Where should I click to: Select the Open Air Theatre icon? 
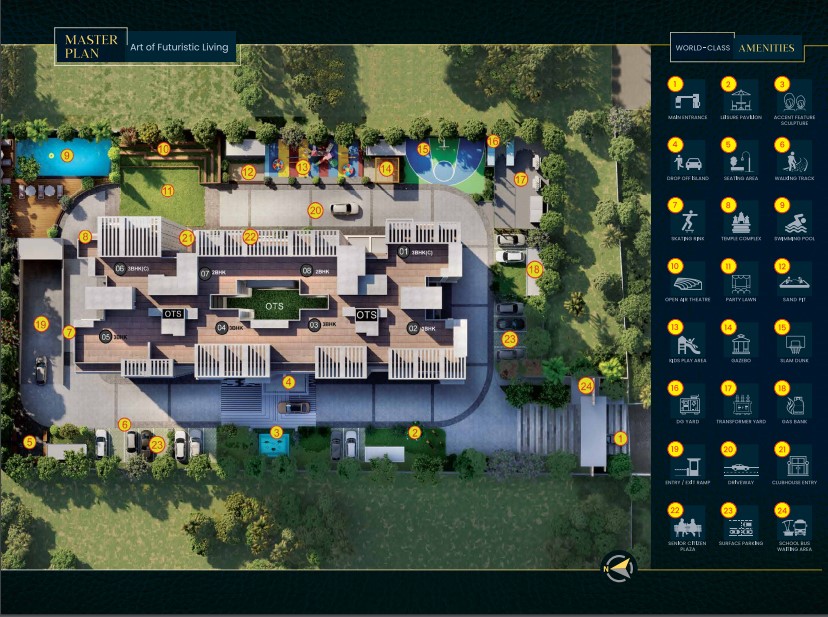[x=688, y=282]
